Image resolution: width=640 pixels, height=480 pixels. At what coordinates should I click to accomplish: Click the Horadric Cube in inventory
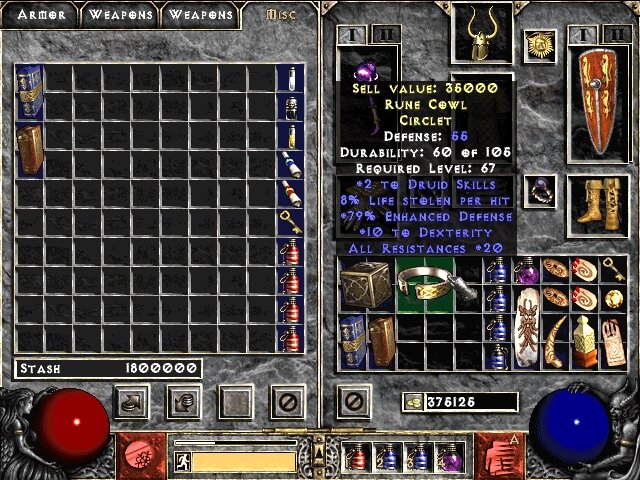[x=361, y=283]
